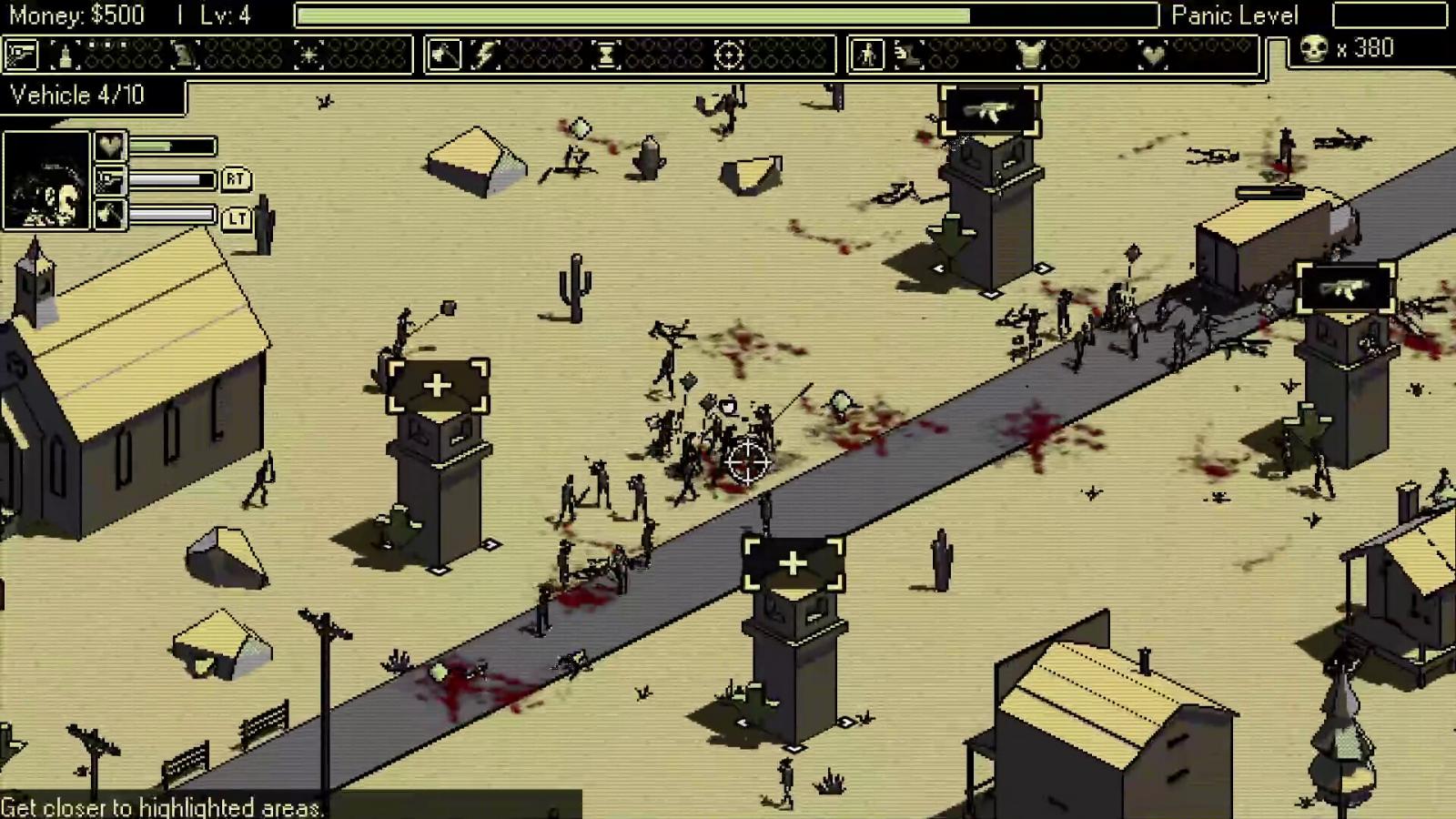
Task: Select the heart upgrade icon in the top bar
Action: click(1152, 55)
